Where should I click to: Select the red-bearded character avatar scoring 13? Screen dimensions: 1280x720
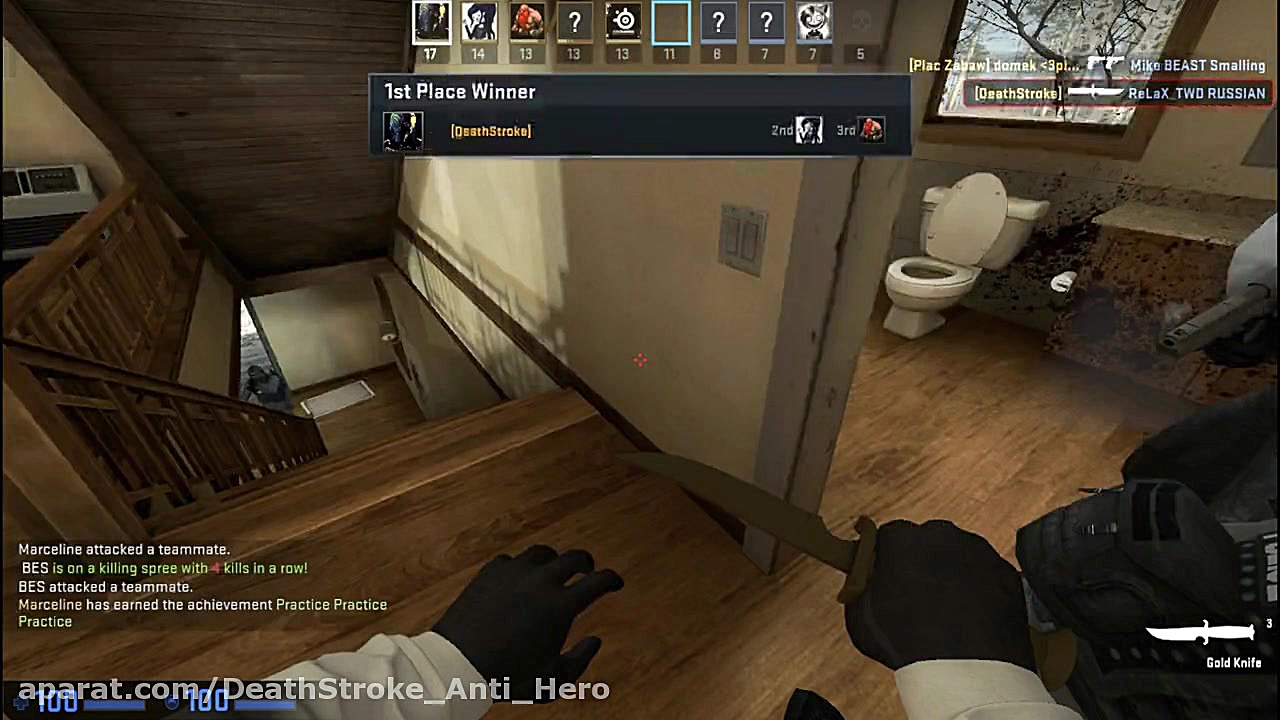pos(526,21)
